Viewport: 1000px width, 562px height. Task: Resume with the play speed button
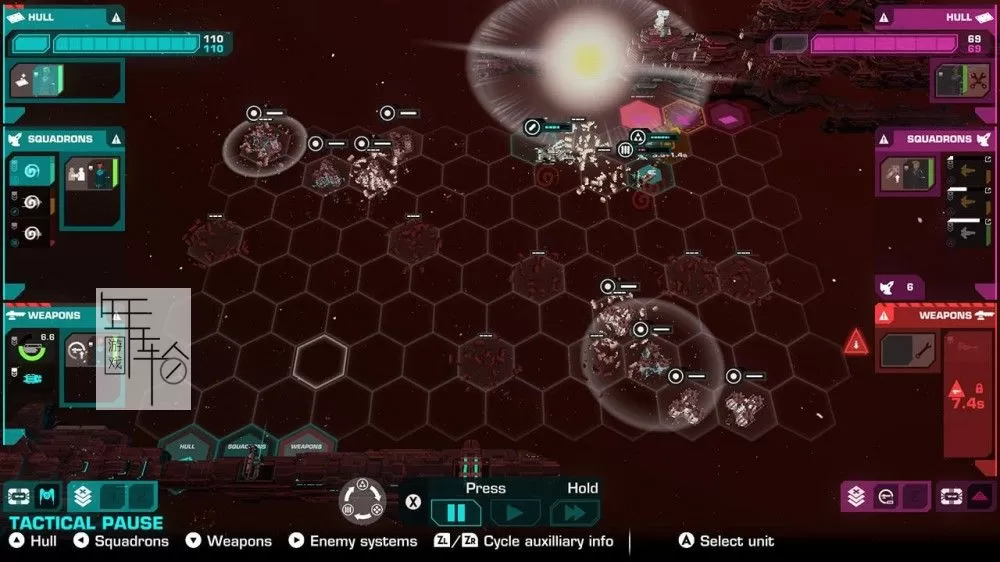pyautogui.click(x=515, y=513)
